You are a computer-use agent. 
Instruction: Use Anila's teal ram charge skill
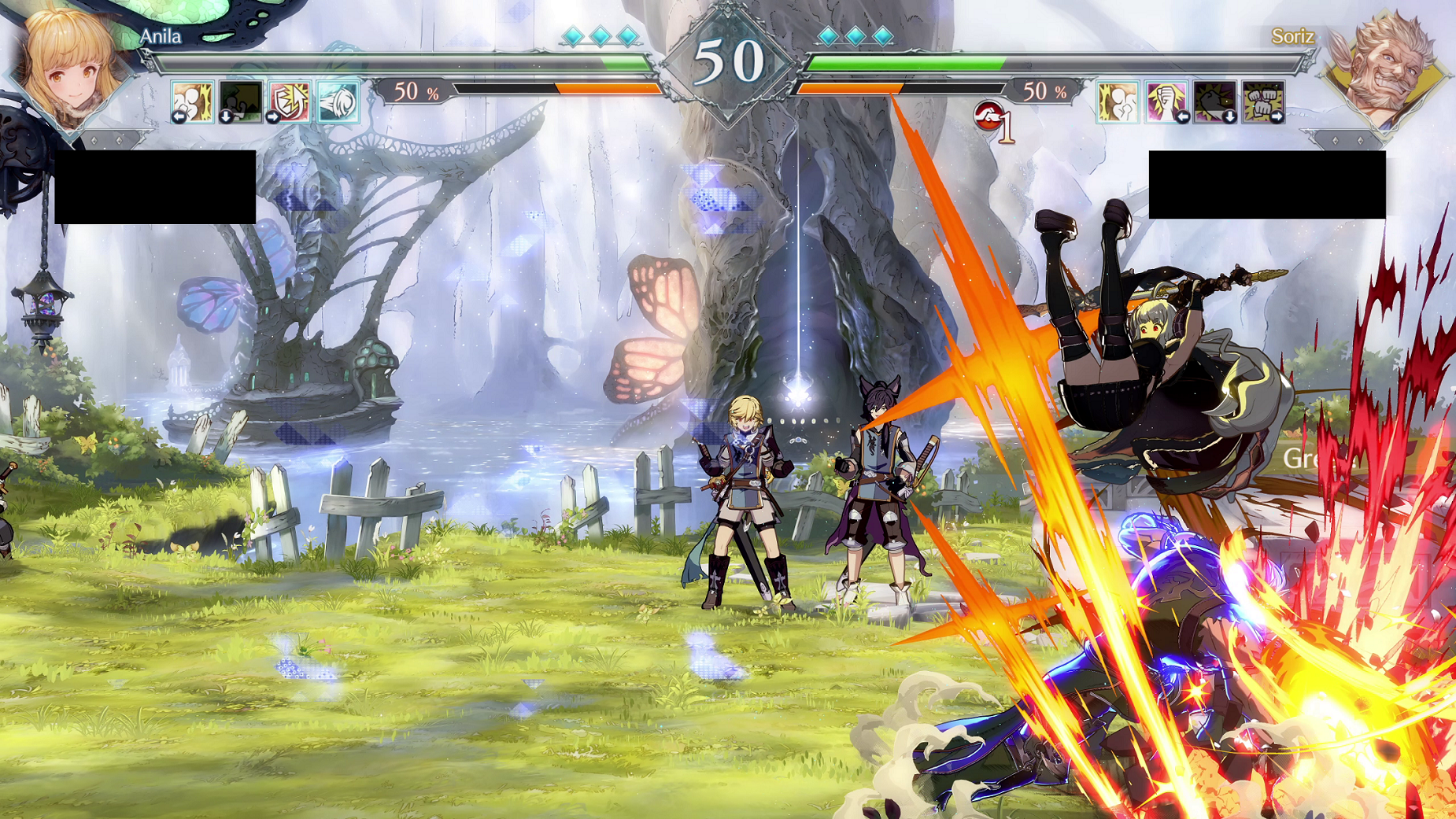[338, 101]
